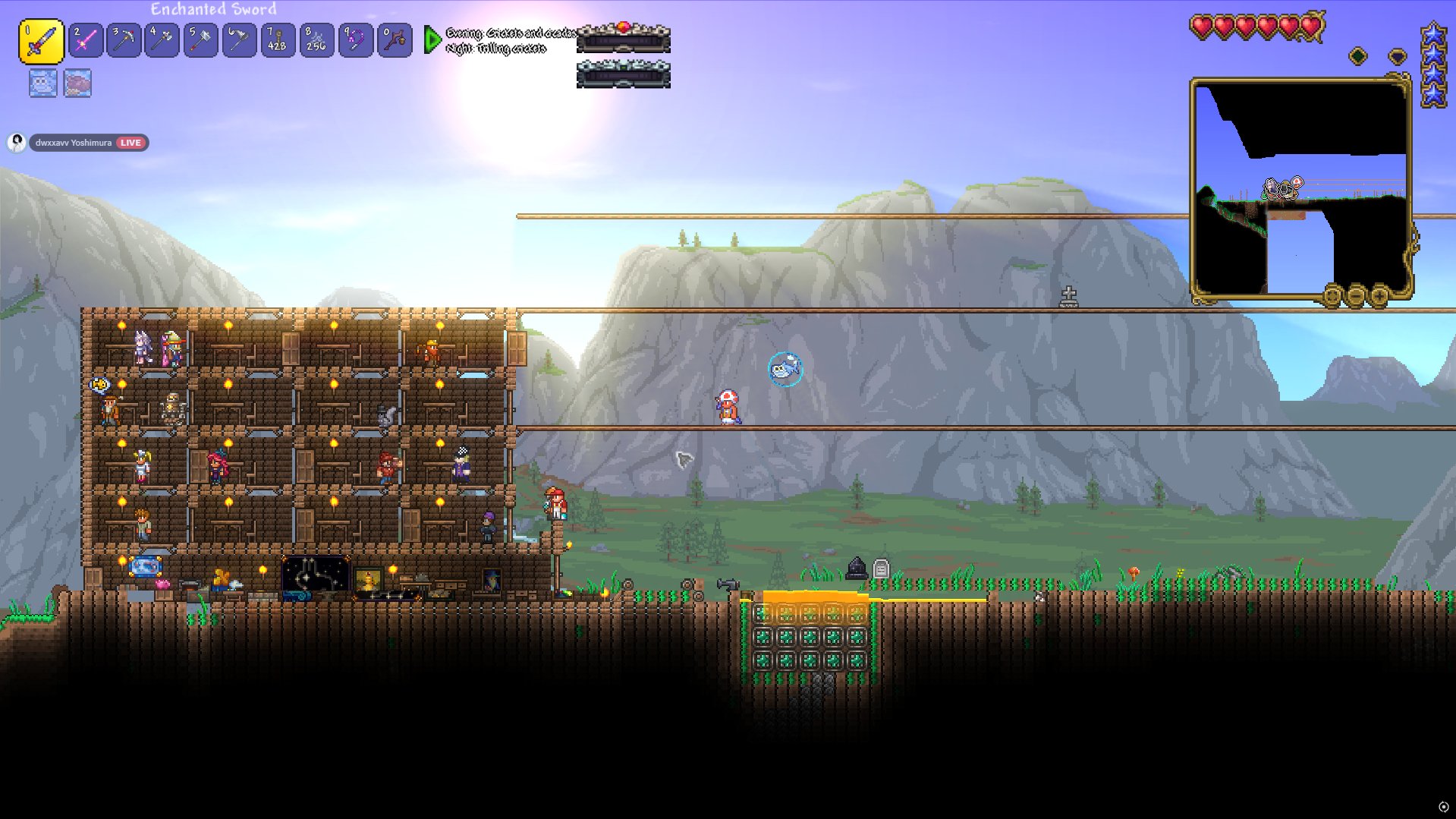Choose the cobweb stack of 256
This screenshot has height=819, width=1456.
tap(316, 41)
